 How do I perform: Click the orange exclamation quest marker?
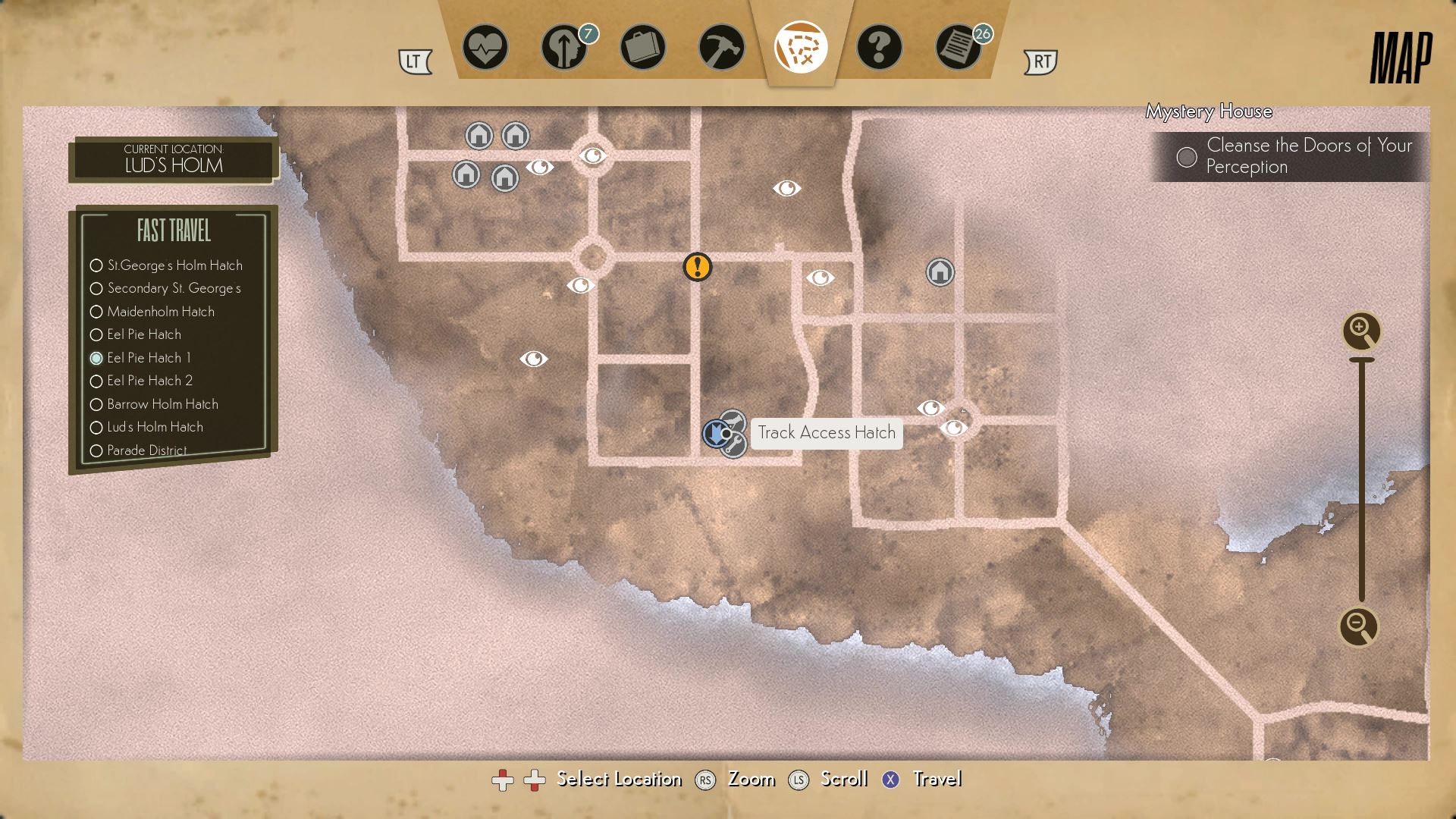697,267
